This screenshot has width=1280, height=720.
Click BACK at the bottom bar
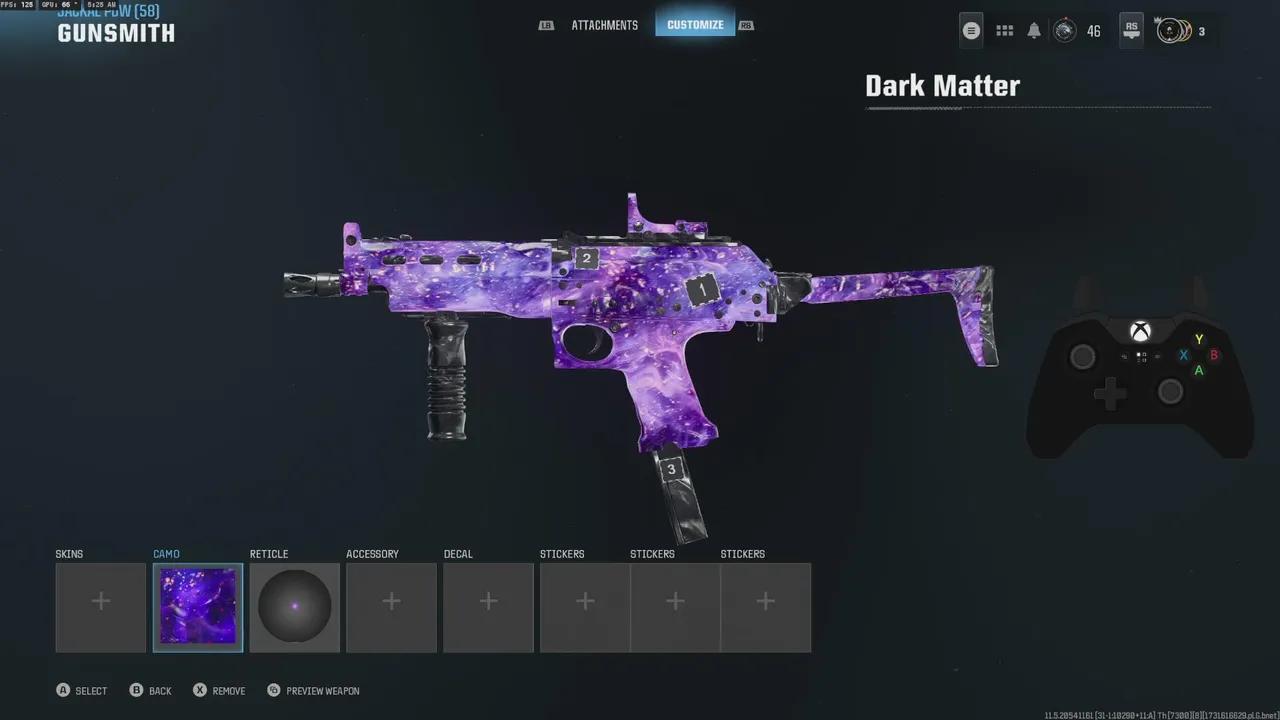[150, 690]
